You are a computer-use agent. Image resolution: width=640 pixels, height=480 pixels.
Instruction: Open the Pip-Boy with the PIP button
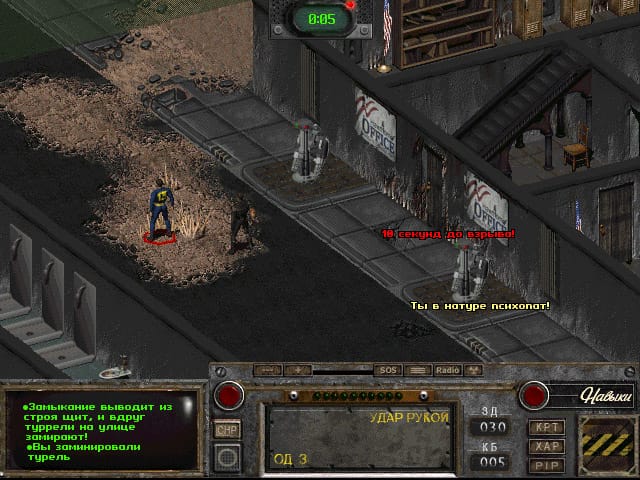tap(546, 465)
